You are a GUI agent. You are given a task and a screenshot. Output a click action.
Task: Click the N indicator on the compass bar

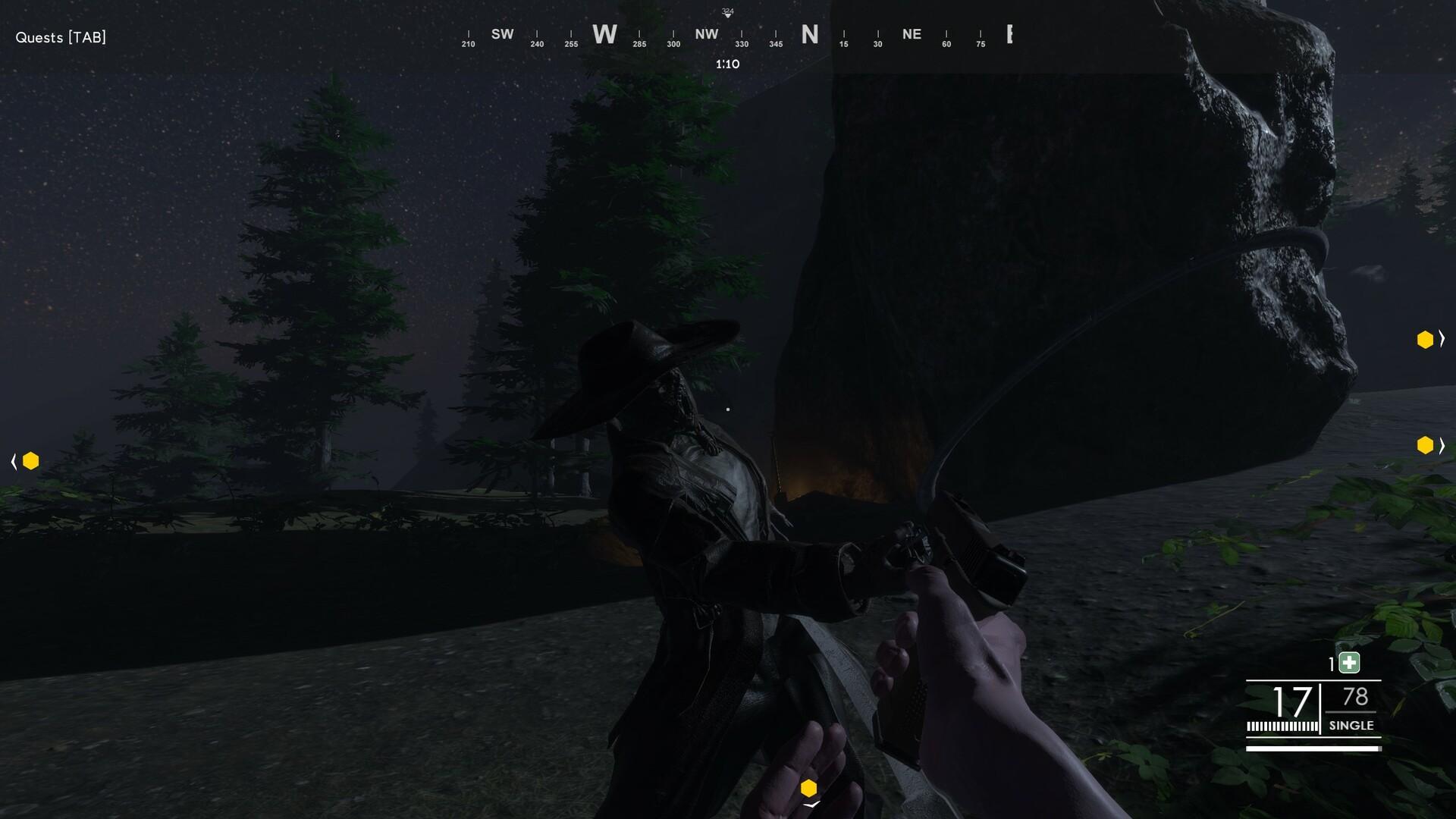808,35
